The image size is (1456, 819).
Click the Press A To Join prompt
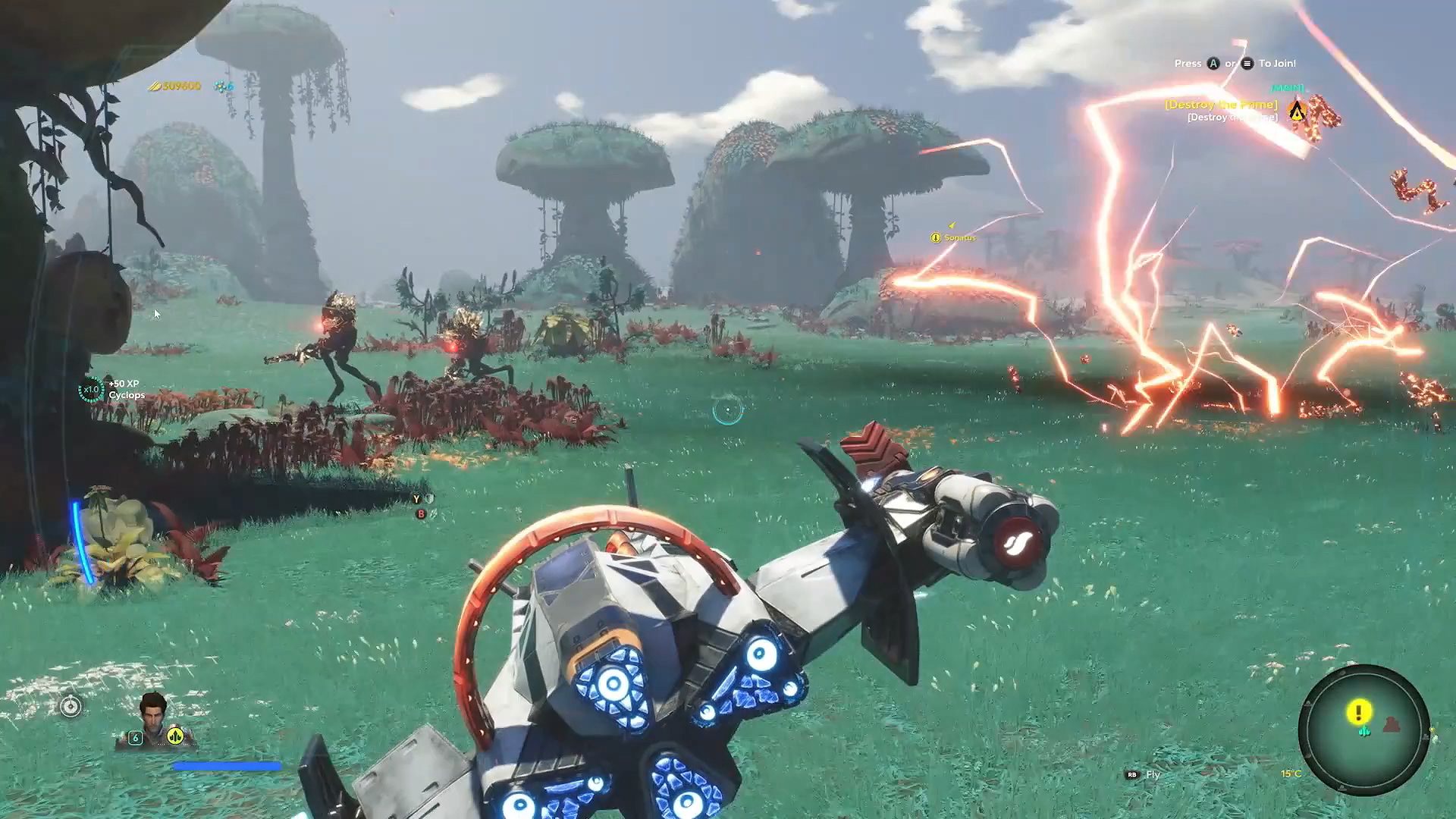[x=1235, y=63]
